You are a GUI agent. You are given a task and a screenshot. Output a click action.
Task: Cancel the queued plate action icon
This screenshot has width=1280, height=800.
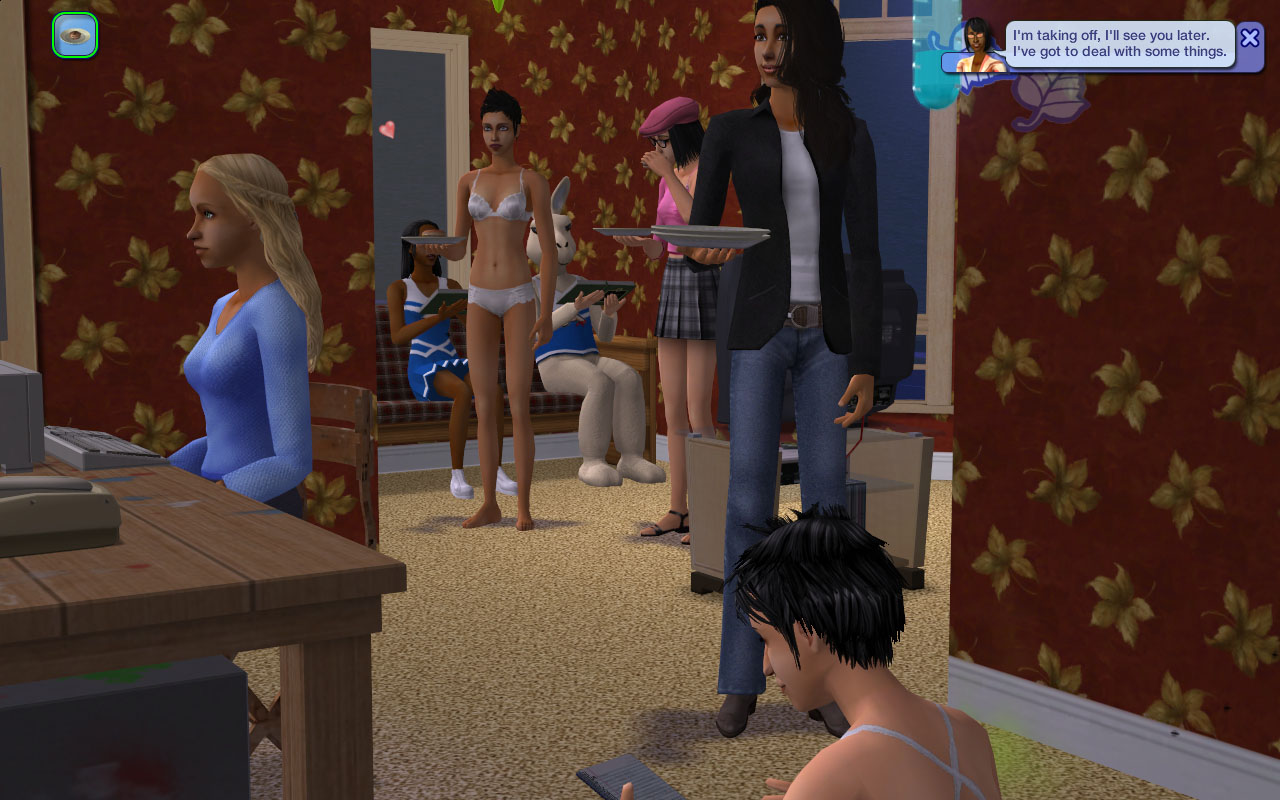pos(75,36)
